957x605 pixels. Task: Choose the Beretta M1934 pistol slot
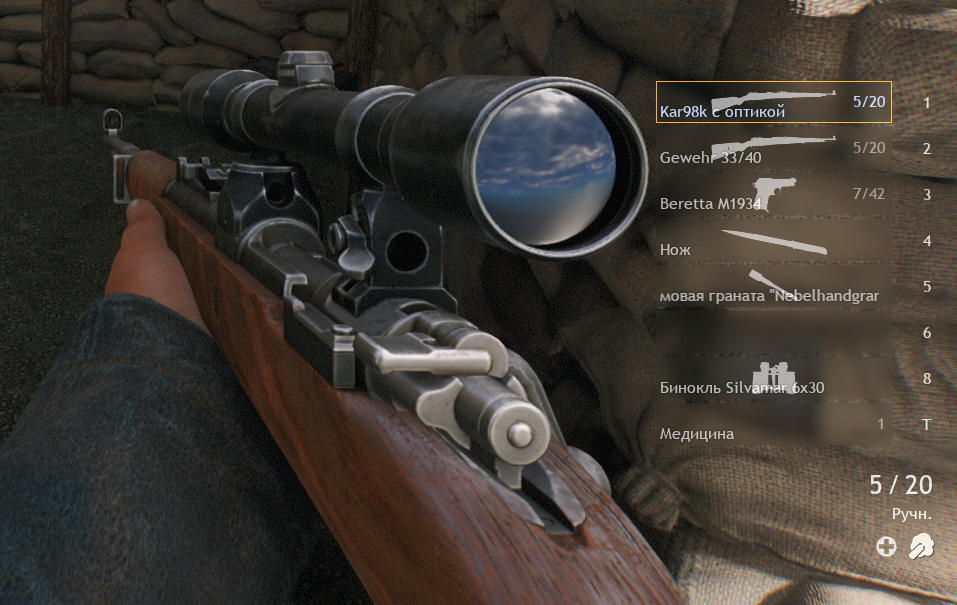(773, 194)
